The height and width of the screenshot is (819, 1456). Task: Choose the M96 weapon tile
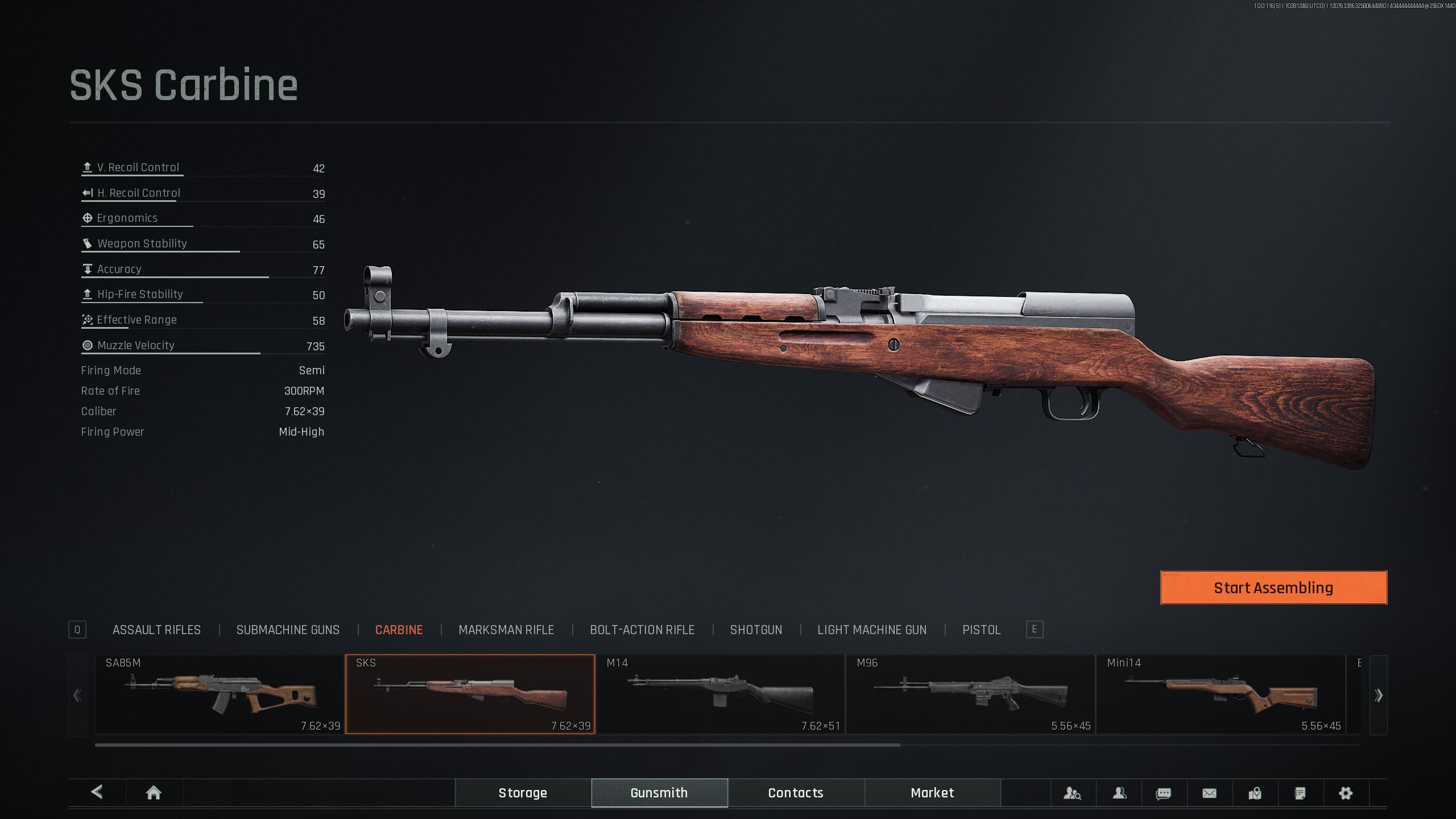[x=970, y=694]
